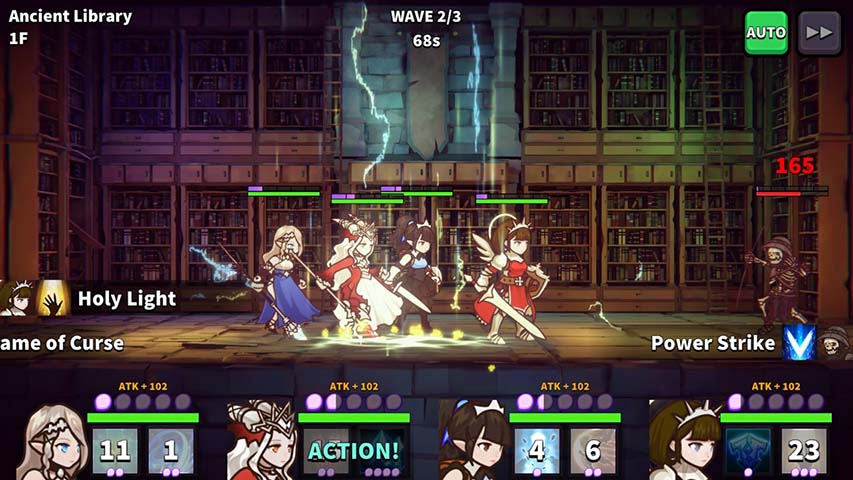
Task: Activate the skill showing cooldown 6
Action: click(593, 450)
